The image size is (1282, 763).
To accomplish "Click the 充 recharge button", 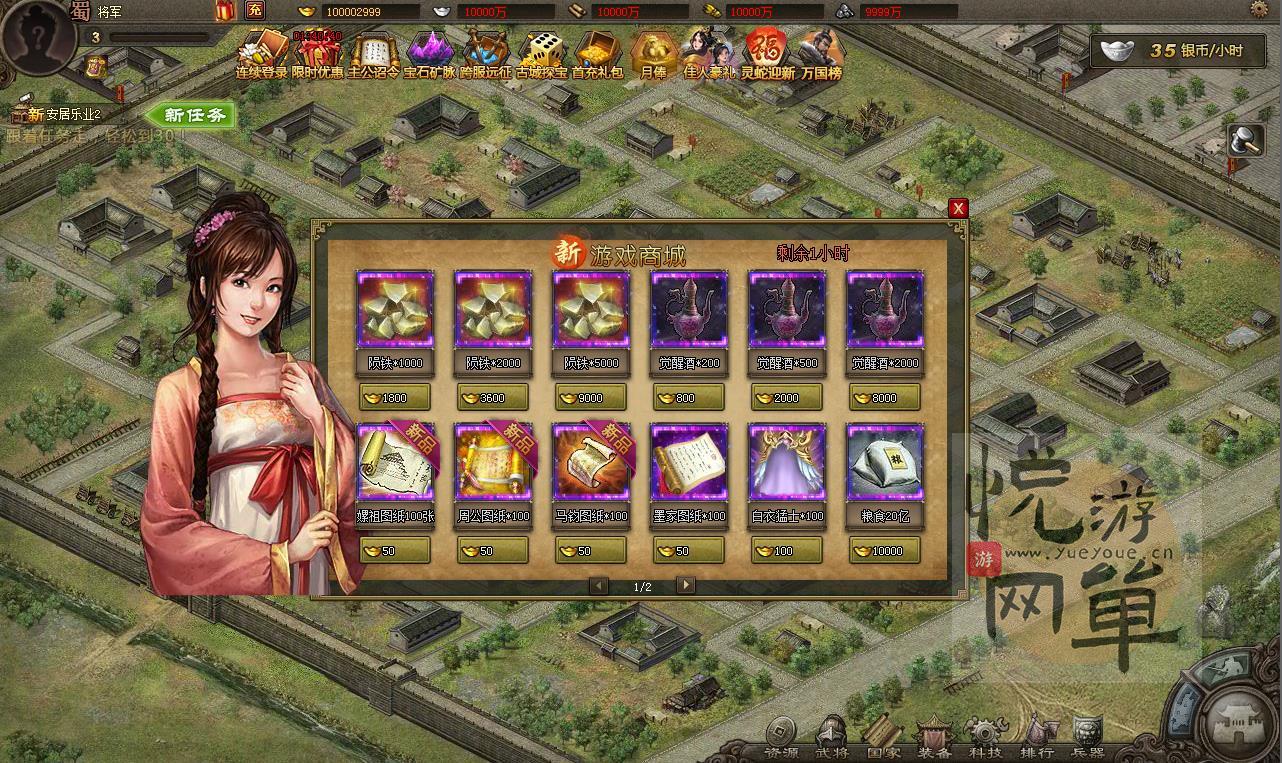I will [x=254, y=11].
